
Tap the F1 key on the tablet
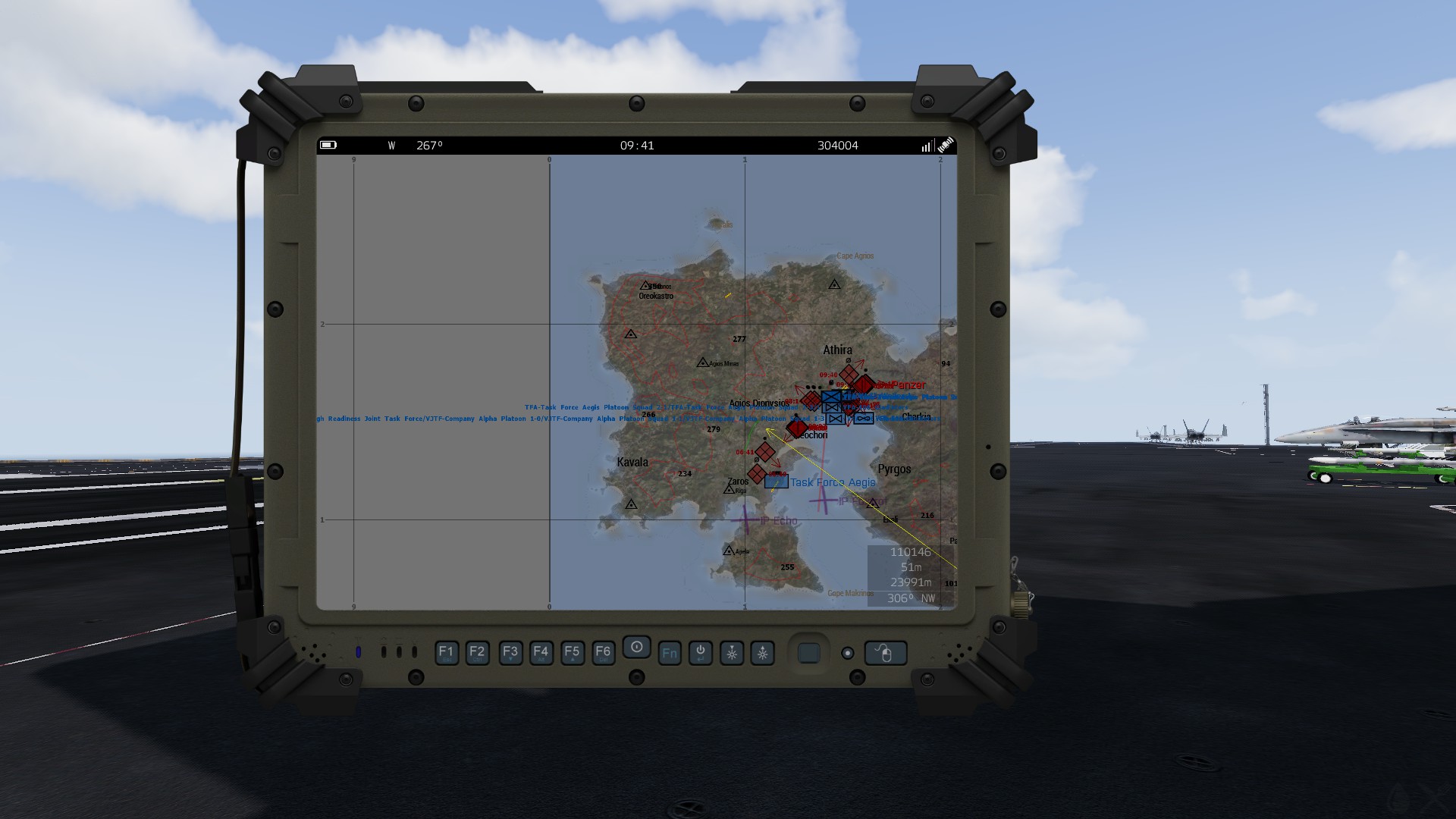tap(446, 652)
